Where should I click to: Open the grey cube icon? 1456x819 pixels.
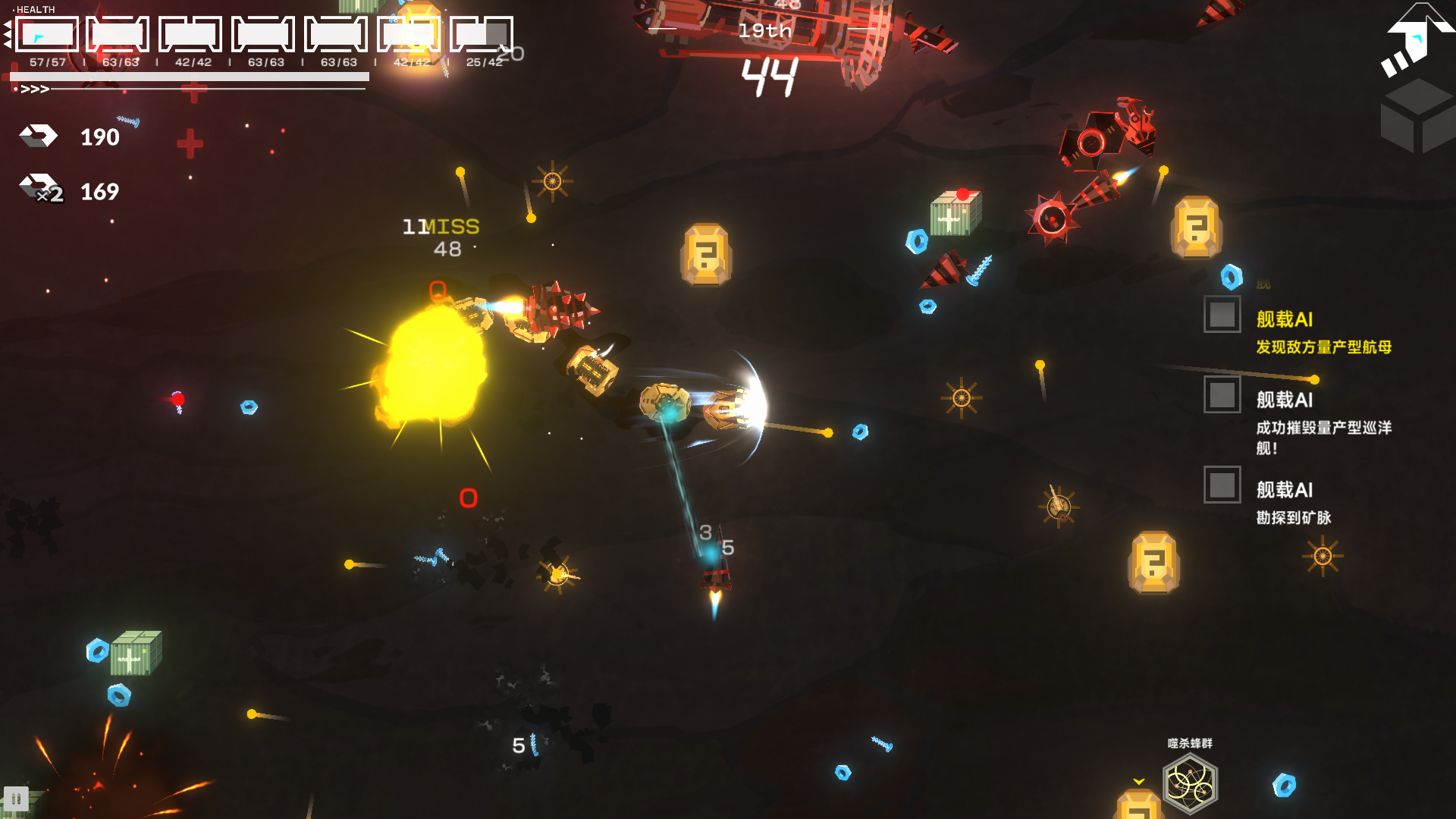(x=1417, y=118)
